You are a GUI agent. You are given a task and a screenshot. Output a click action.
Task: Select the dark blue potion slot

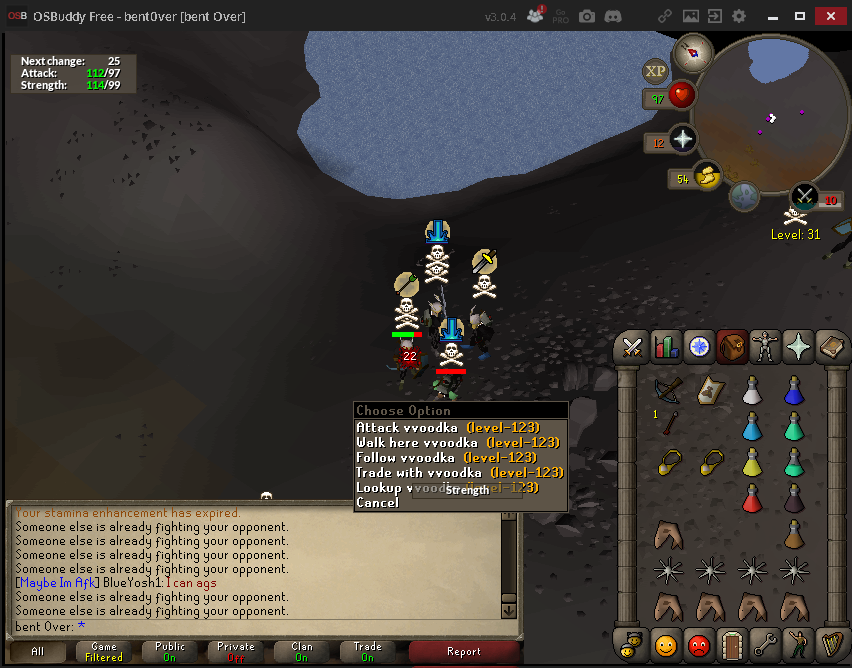[795, 388]
